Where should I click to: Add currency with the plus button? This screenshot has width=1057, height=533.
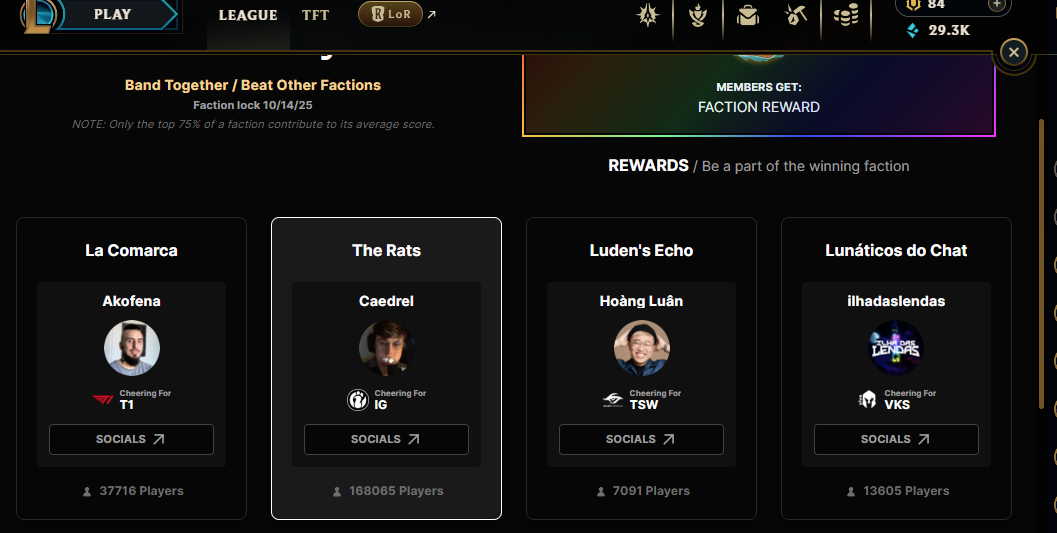996,4
